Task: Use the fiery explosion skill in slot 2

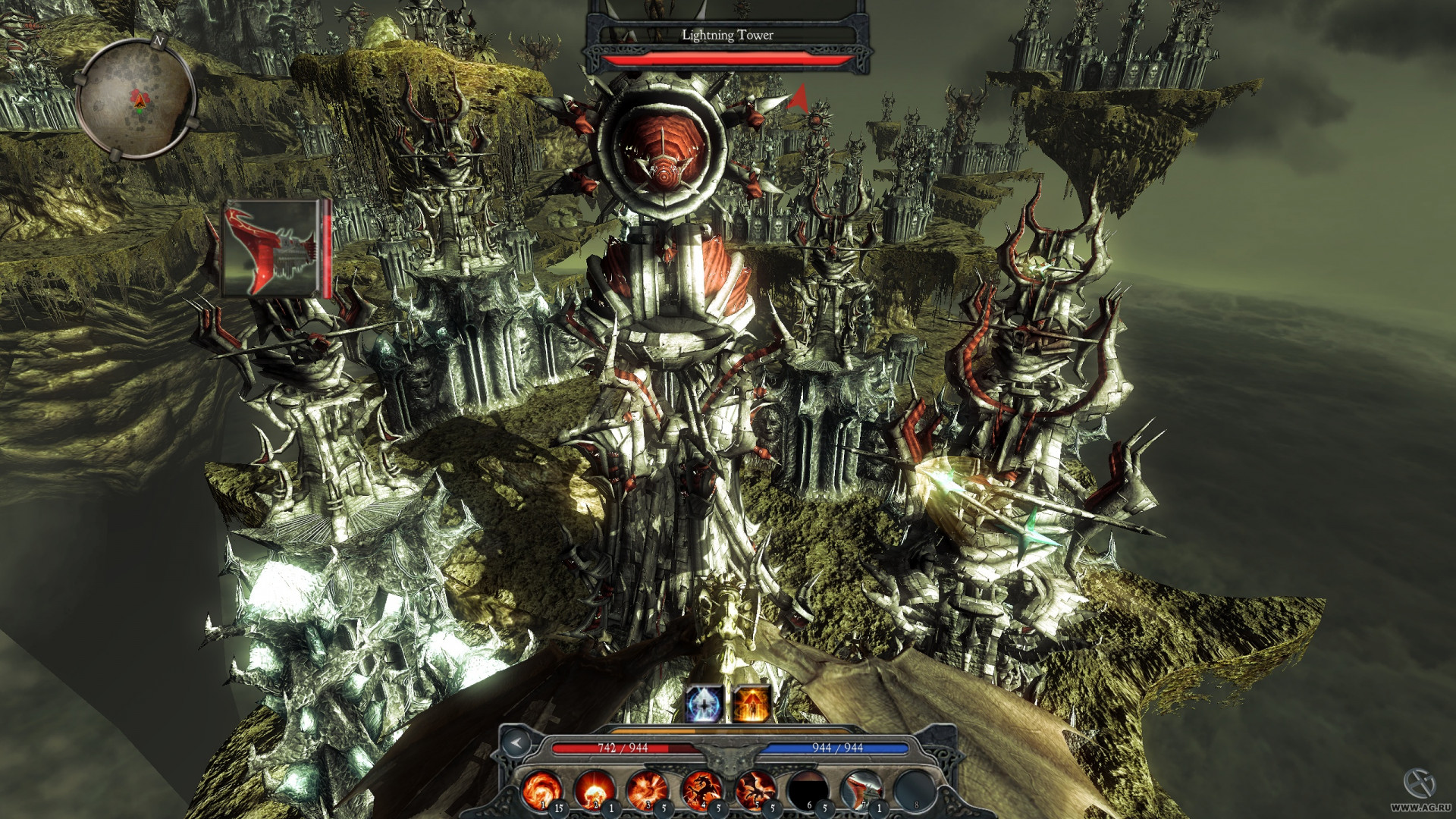Action: pos(595,789)
